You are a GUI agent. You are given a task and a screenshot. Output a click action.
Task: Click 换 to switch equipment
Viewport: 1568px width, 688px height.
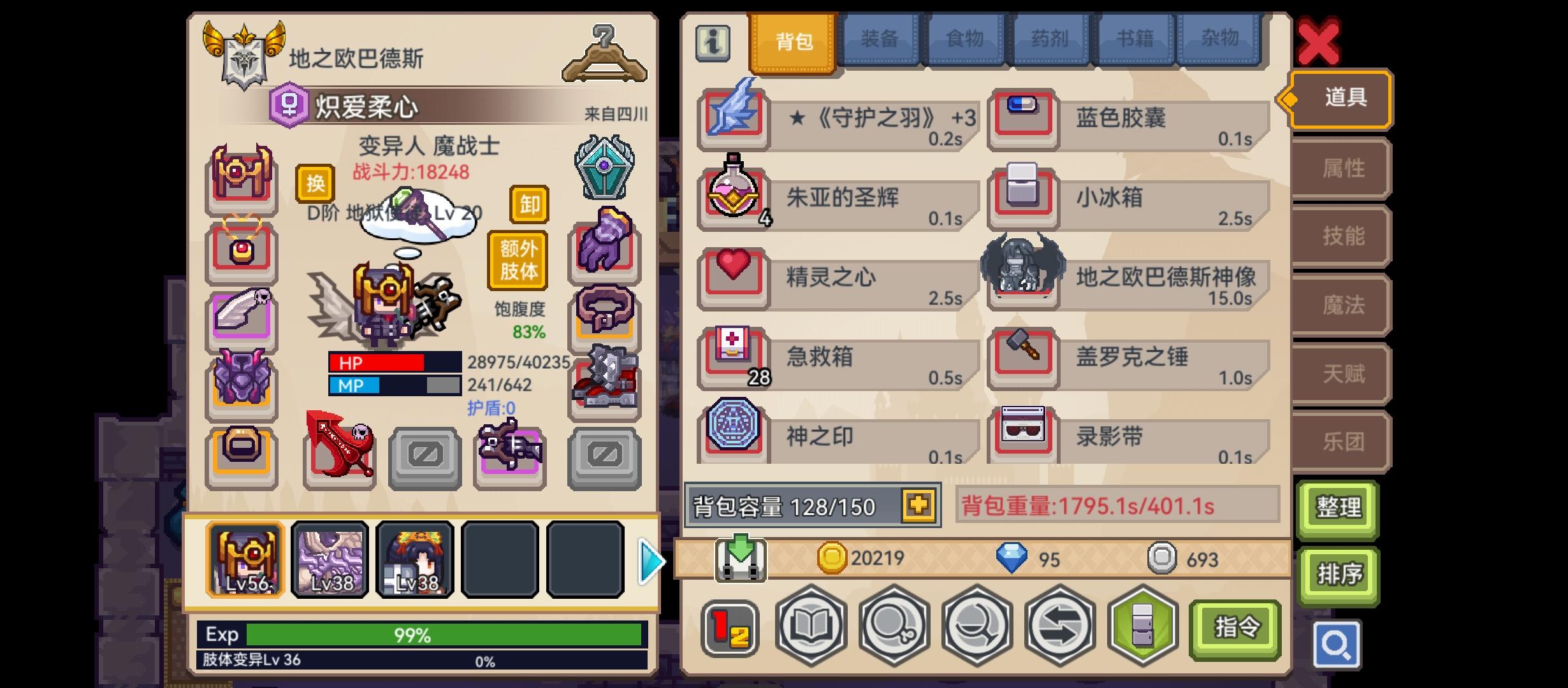(314, 183)
